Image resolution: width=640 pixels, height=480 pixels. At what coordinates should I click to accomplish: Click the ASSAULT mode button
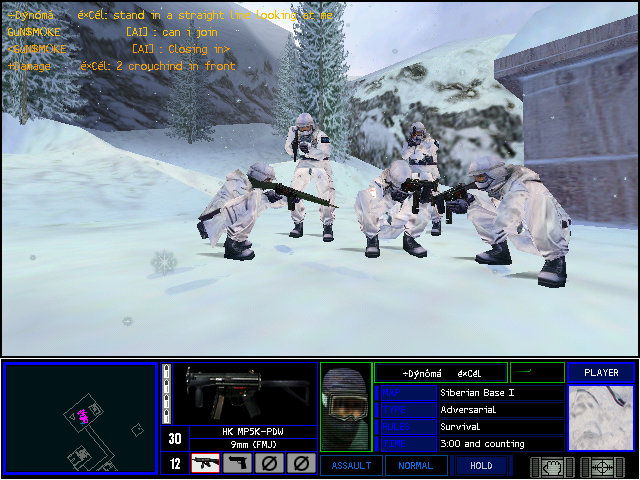350,465
